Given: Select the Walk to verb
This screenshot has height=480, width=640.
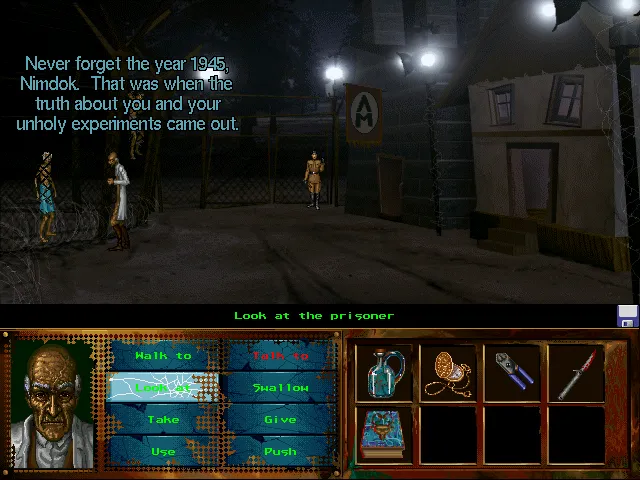Looking at the screenshot, I should pyautogui.click(x=163, y=356).
